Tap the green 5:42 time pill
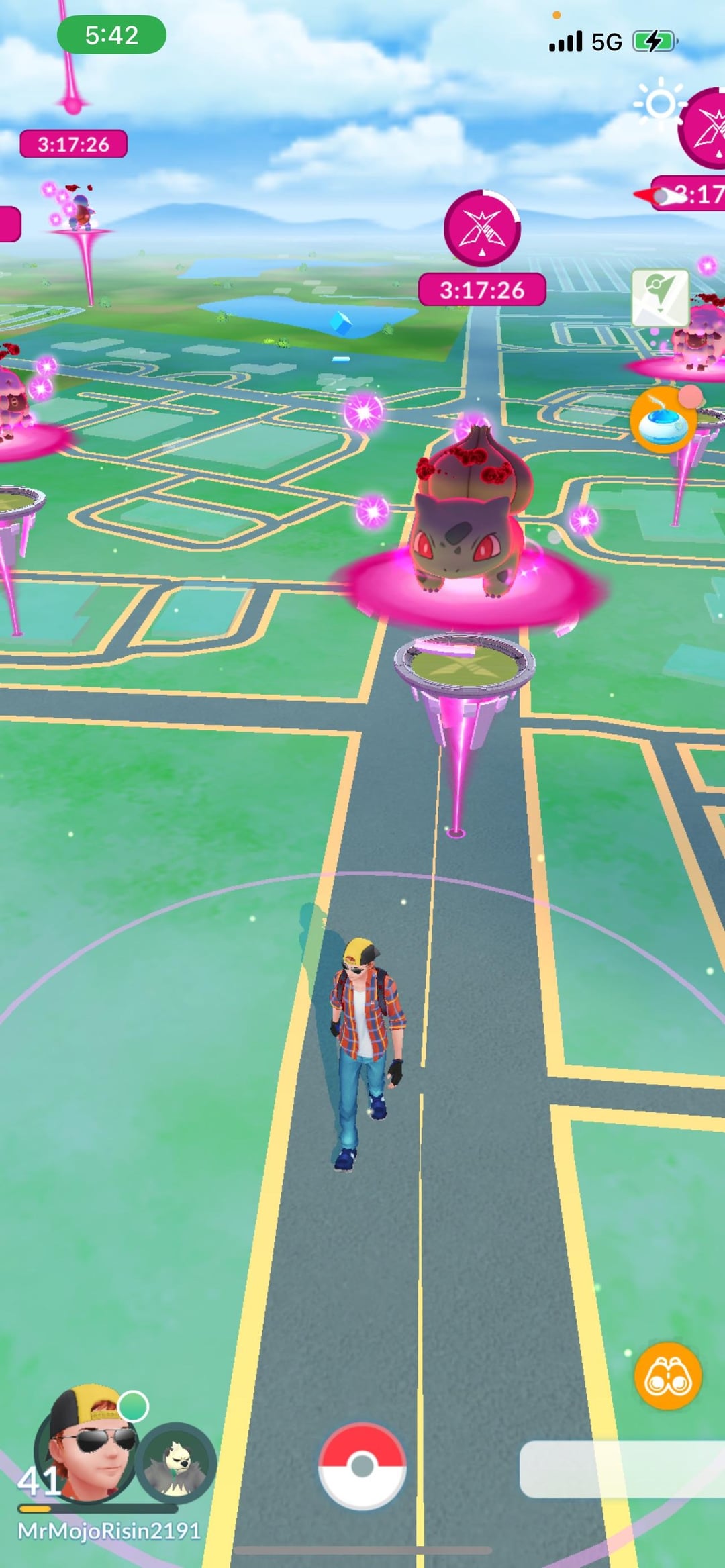The image size is (725, 1568). pyautogui.click(x=111, y=35)
